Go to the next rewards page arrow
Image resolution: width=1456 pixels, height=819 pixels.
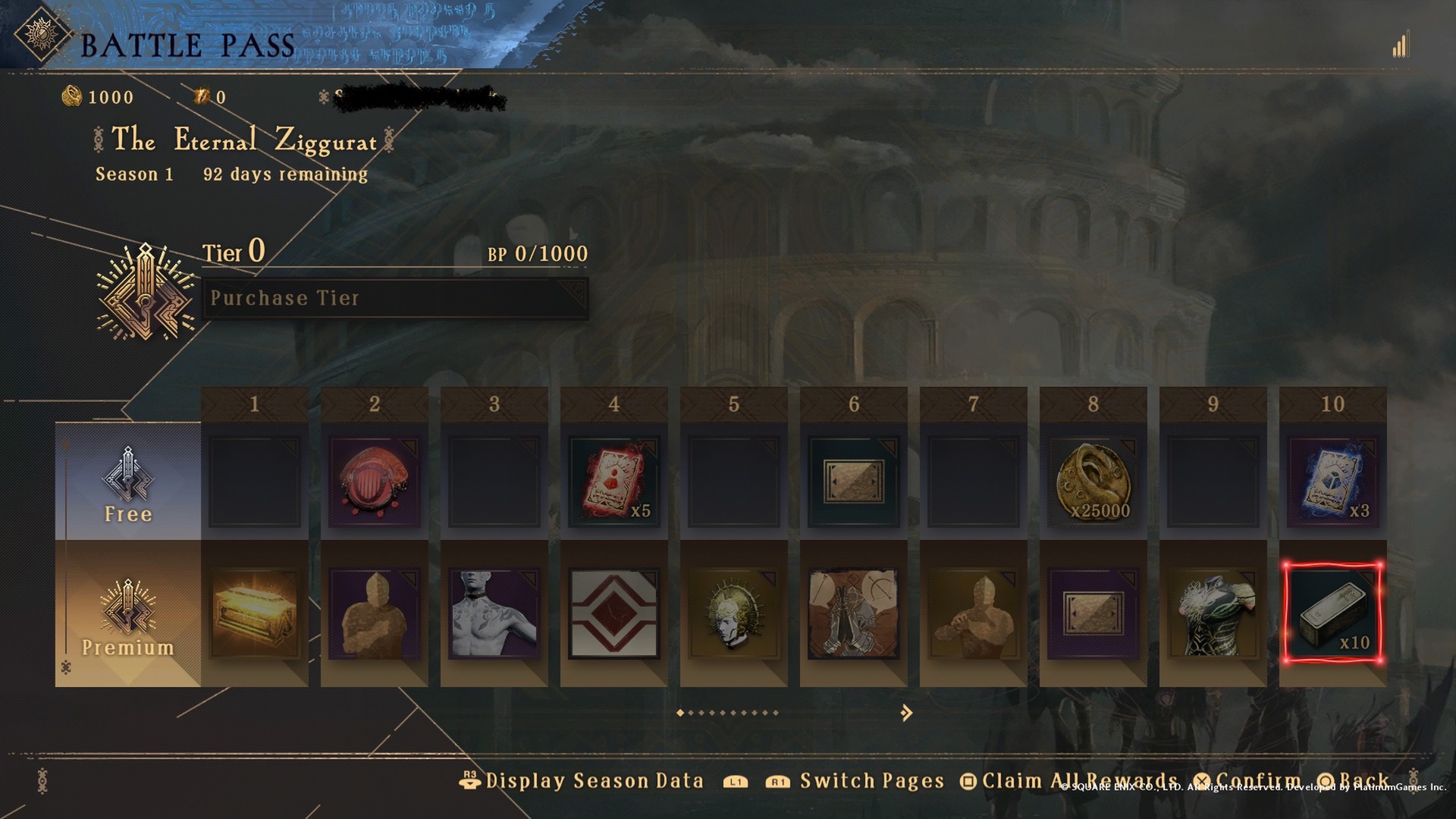pyautogui.click(x=906, y=713)
